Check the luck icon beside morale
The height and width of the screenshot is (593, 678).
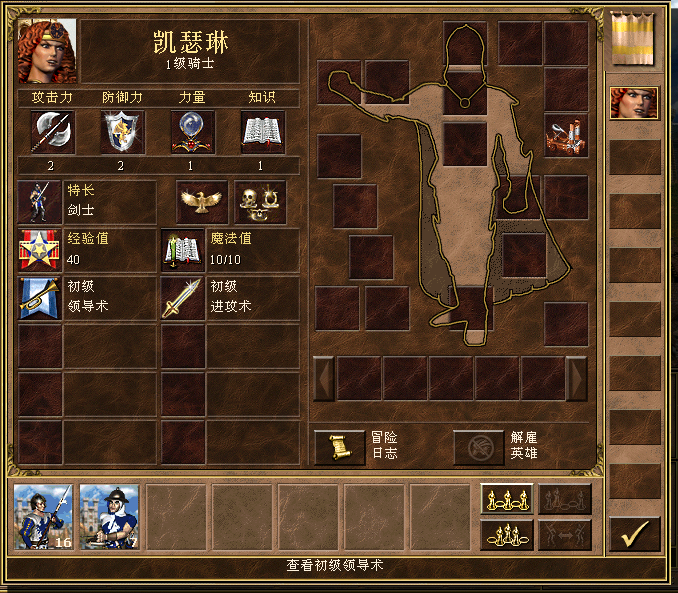[260, 201]
